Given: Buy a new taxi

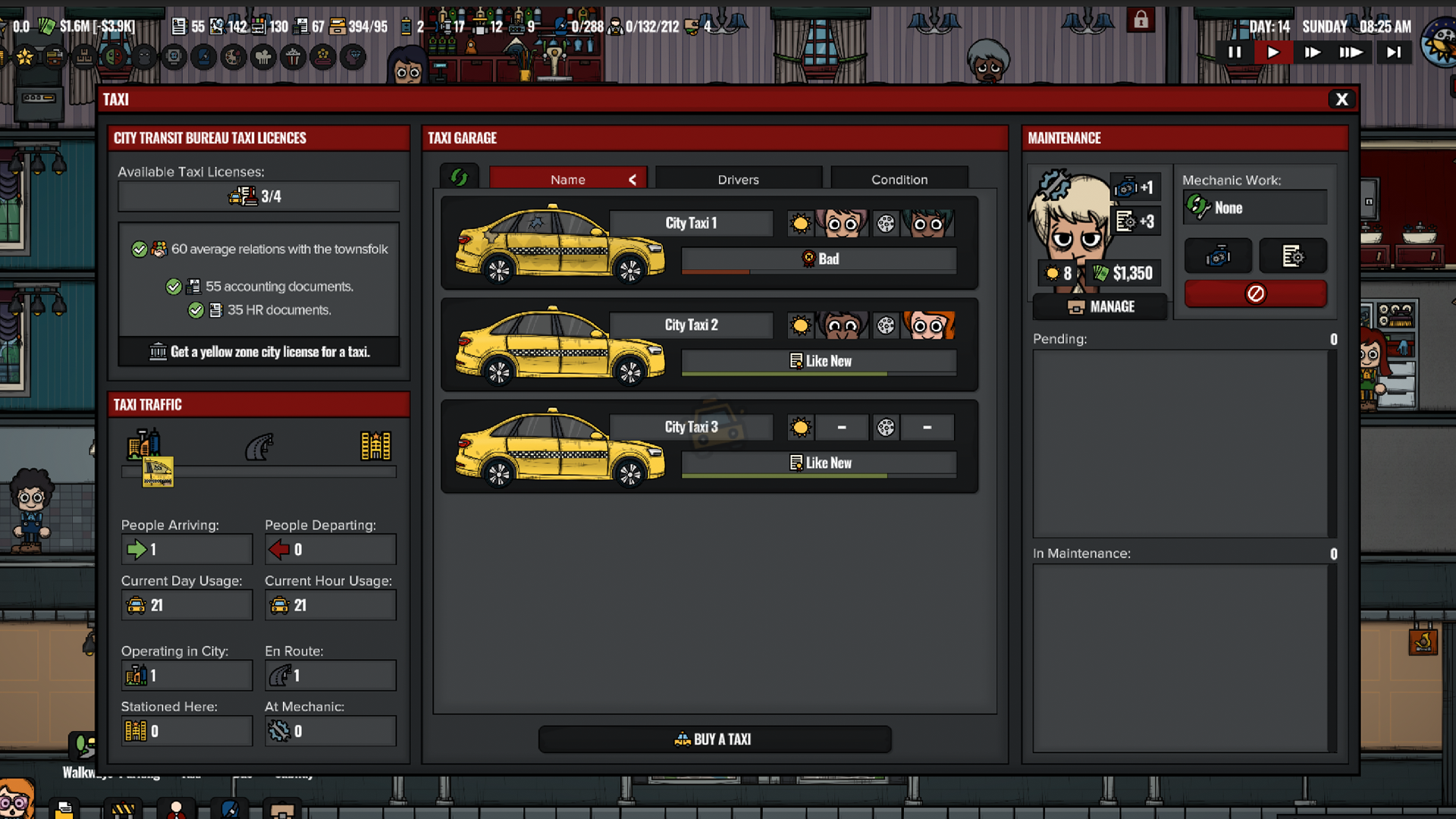Looking at the screenshot, I should click(x=714, y=739).
